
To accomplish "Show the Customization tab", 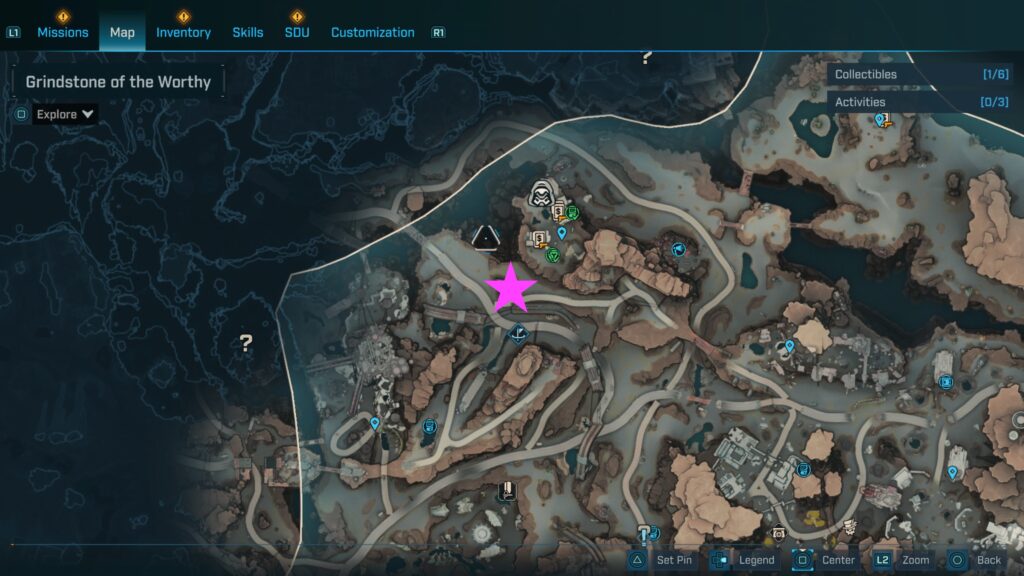I will click(x=372, y=32).
